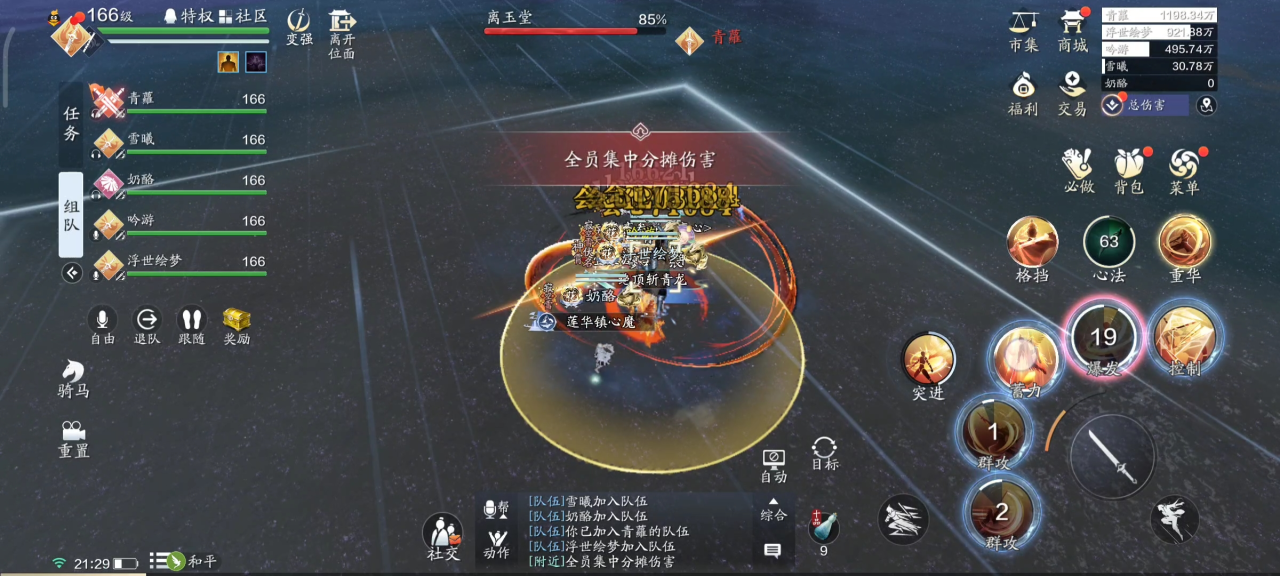Tap the sword basic attack button
Viewport: 1280px width, 576px height.
point(1113,457)
